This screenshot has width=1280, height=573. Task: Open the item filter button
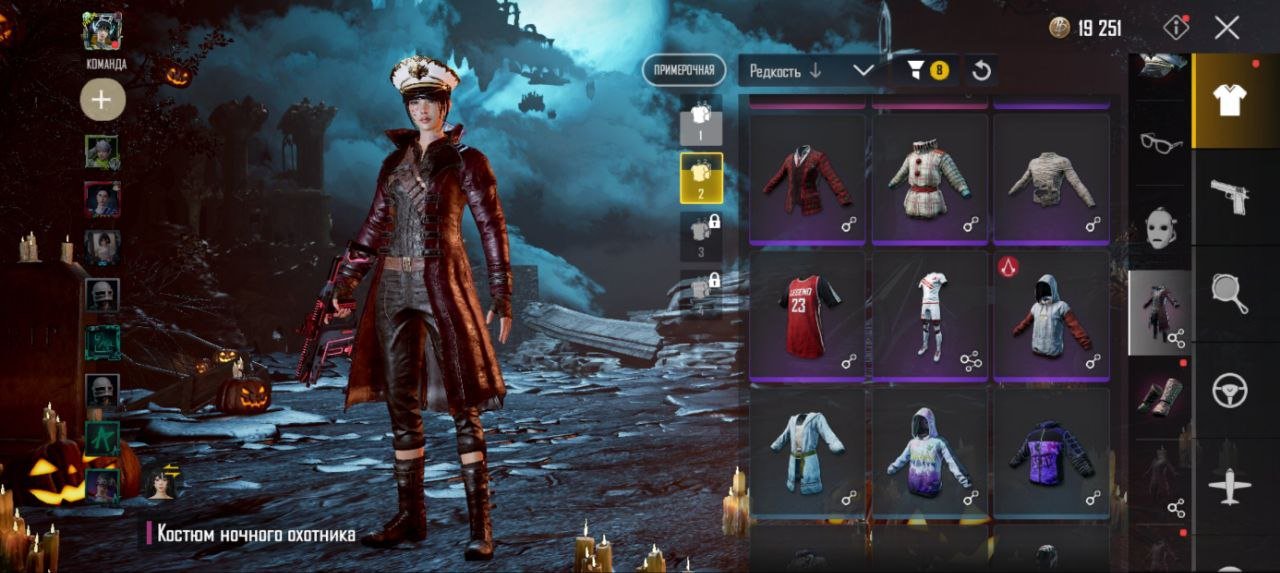[926, 70]
